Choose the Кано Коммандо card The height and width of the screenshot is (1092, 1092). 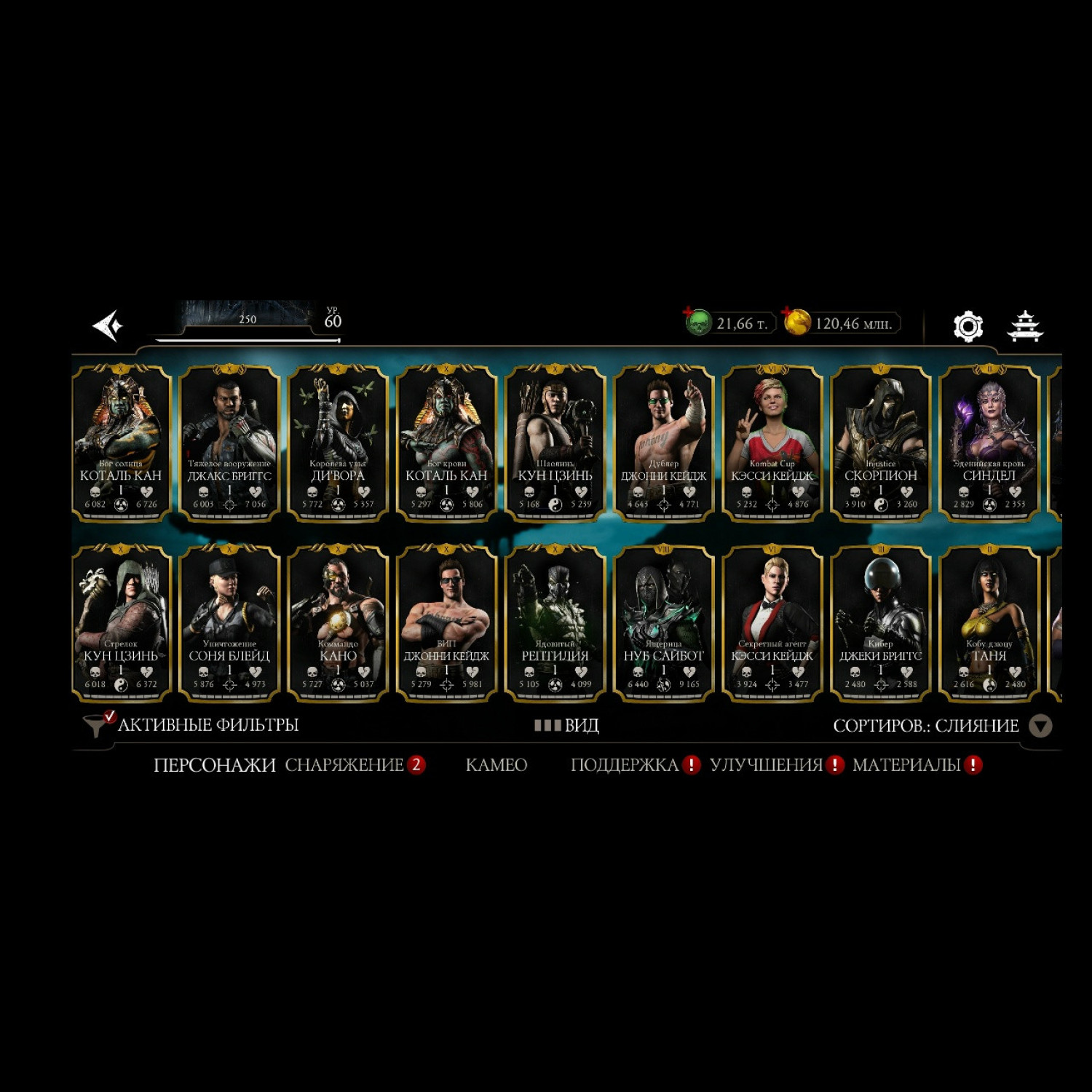coord(338,623)
